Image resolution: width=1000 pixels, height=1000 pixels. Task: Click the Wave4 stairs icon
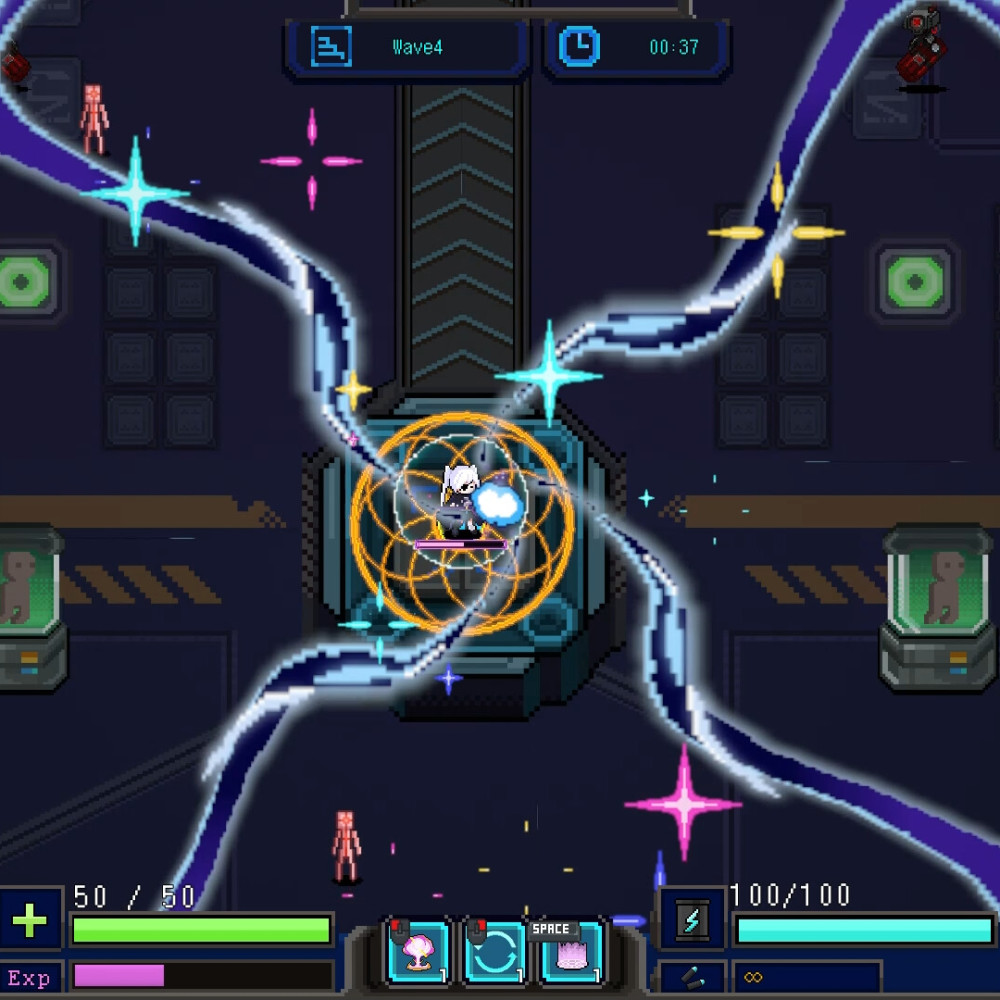coord(330,46)
